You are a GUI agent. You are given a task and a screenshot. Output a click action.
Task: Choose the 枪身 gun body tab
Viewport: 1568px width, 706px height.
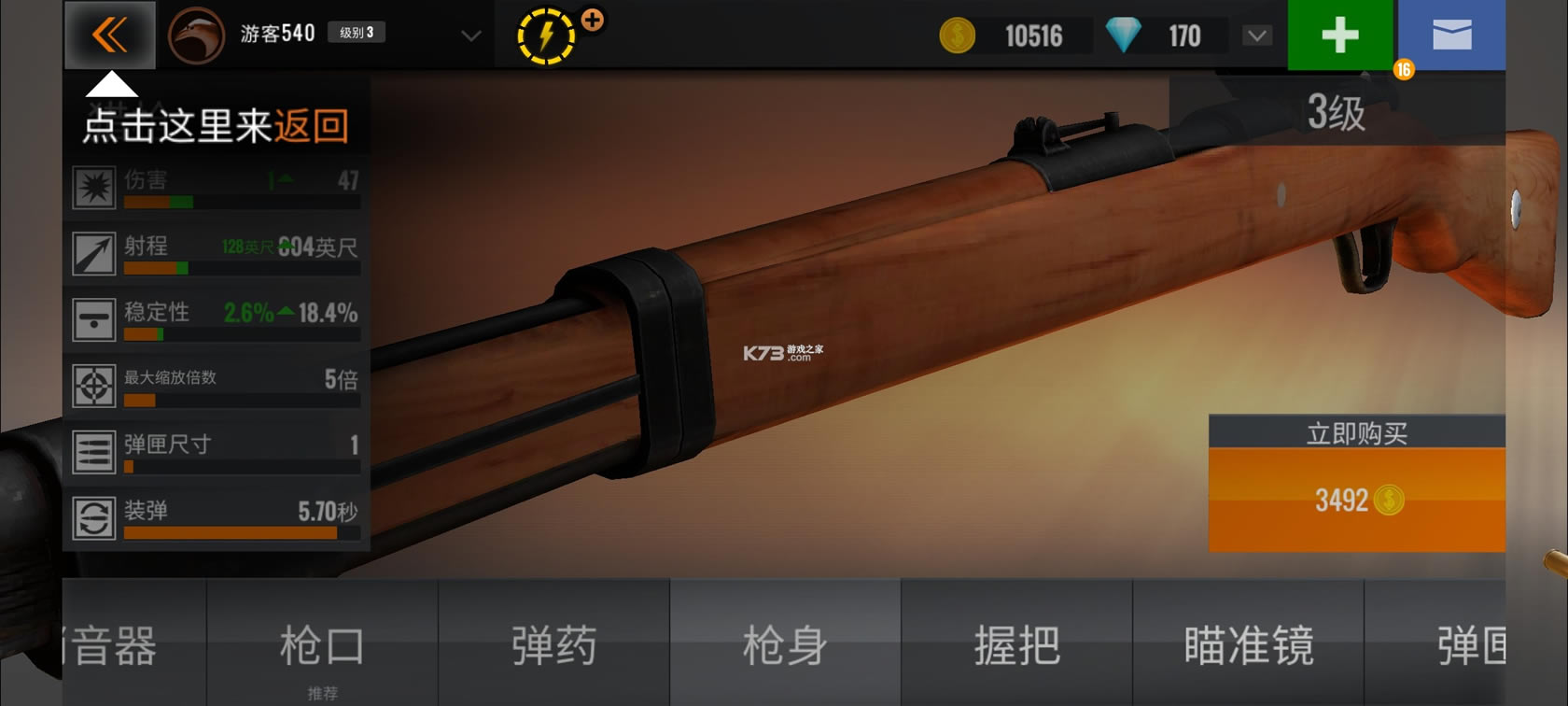click(x=785, y=645)
